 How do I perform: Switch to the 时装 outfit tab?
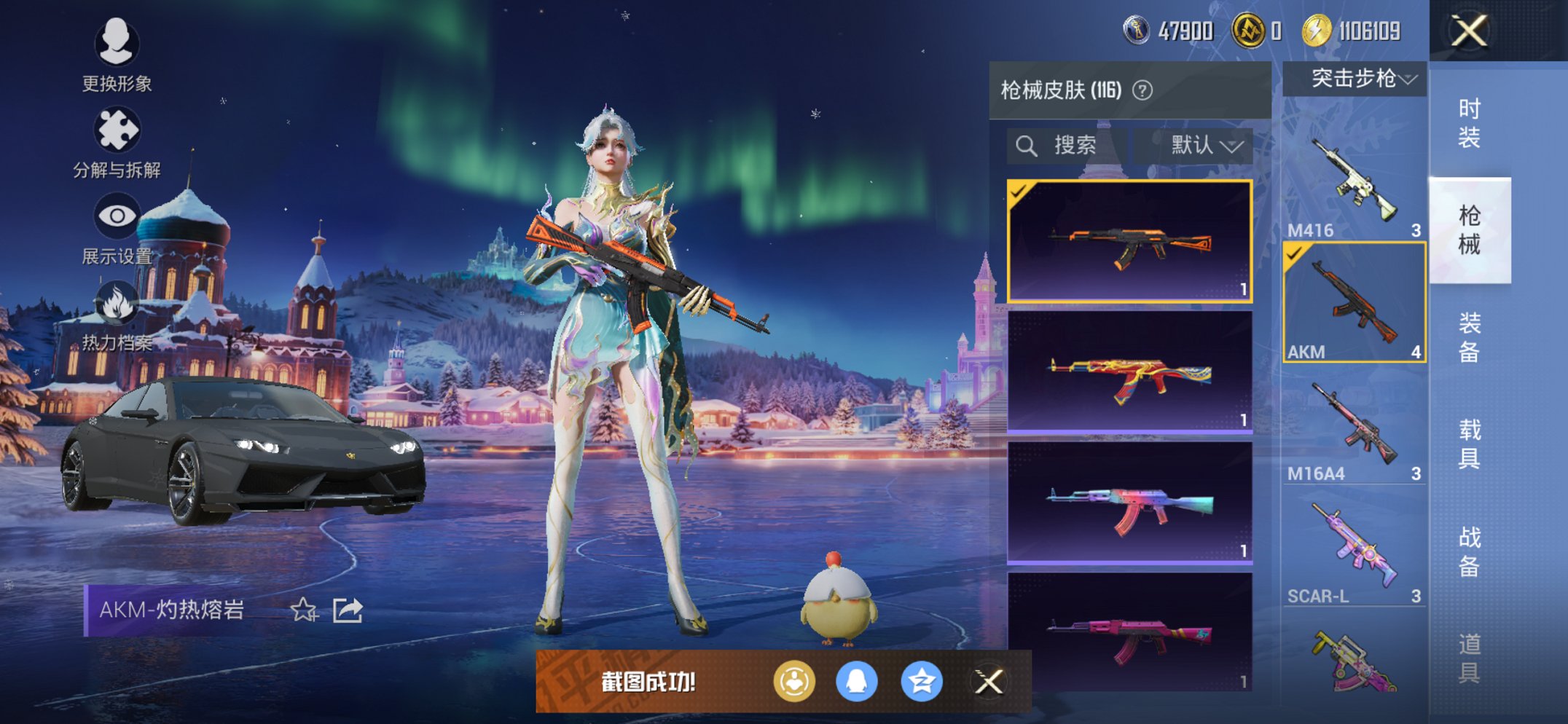point(1469,122)
